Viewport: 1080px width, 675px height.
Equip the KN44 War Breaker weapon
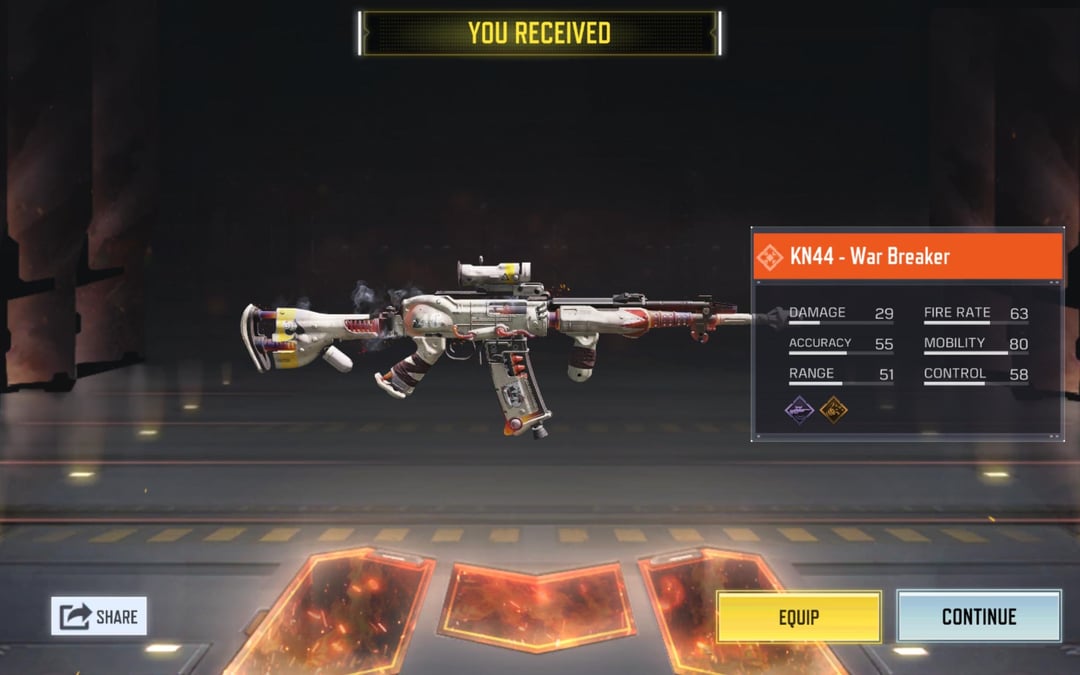pyautogui.click(x=798, y=616)
